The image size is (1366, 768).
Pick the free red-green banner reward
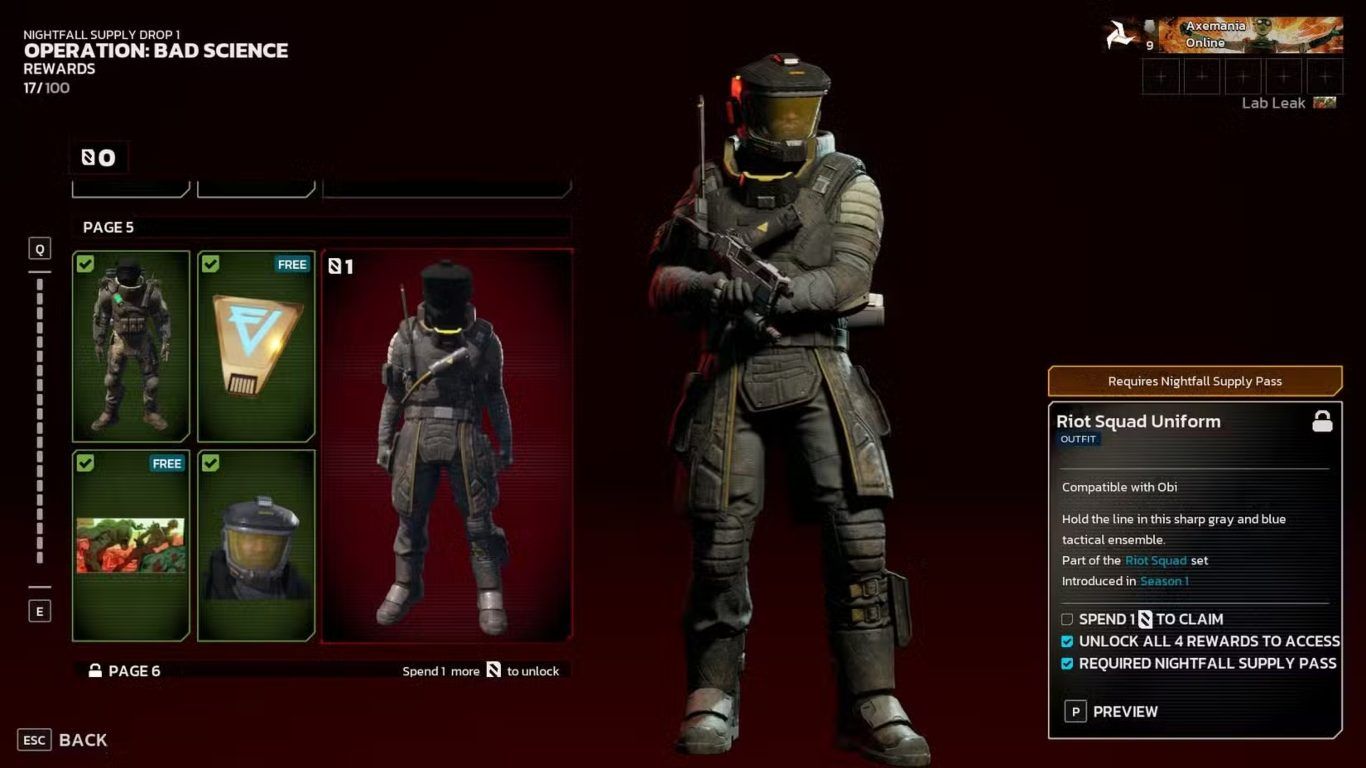(x=131, y=545)
